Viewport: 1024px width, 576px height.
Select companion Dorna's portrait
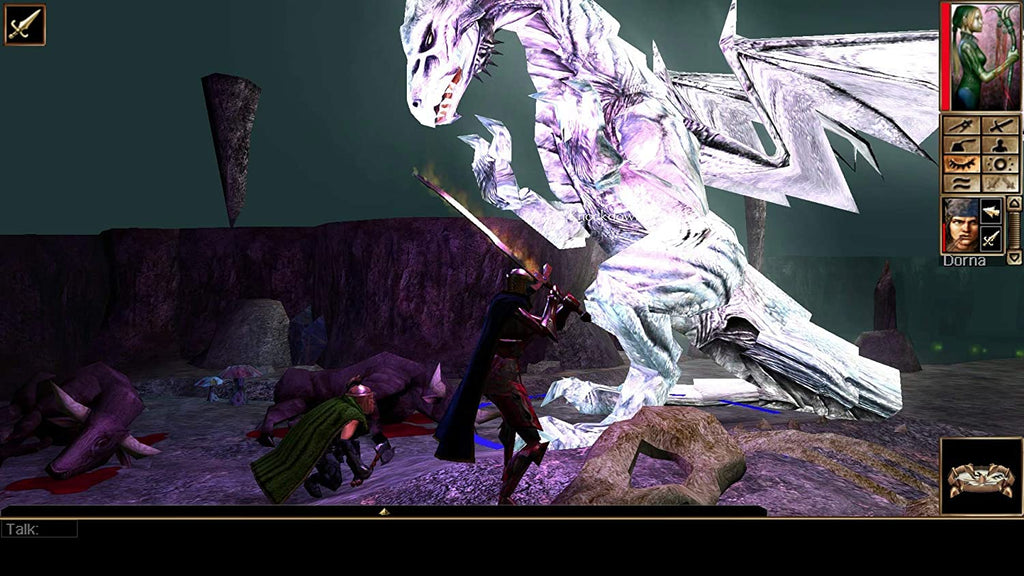(x=960, y=225)
